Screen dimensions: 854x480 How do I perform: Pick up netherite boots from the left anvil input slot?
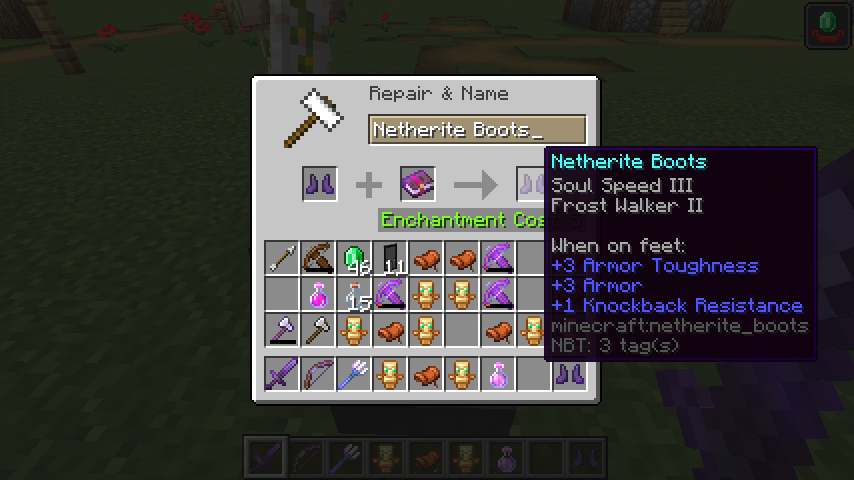pos(320,185)
